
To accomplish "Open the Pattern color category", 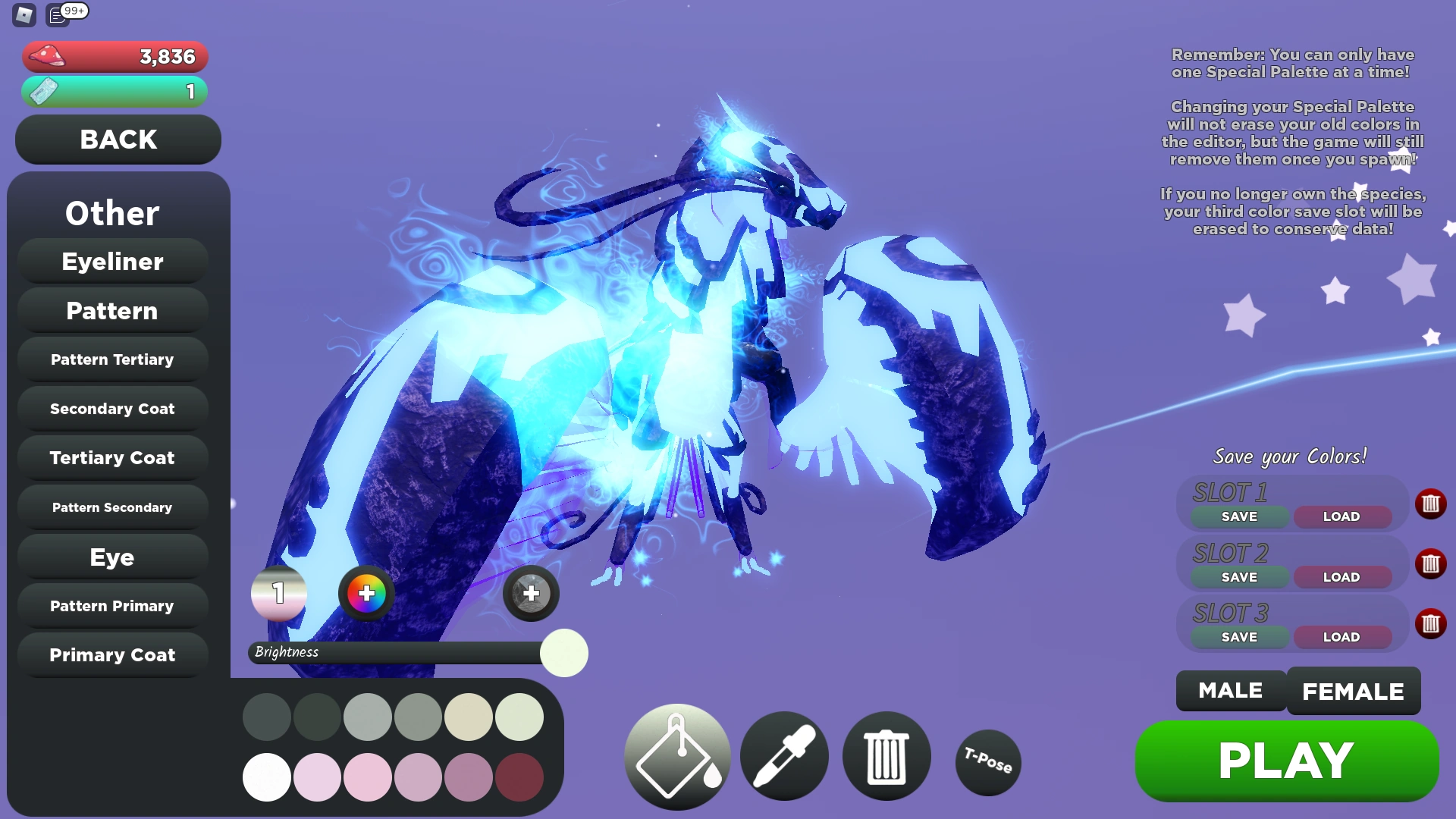I will (x=112, y=310).
